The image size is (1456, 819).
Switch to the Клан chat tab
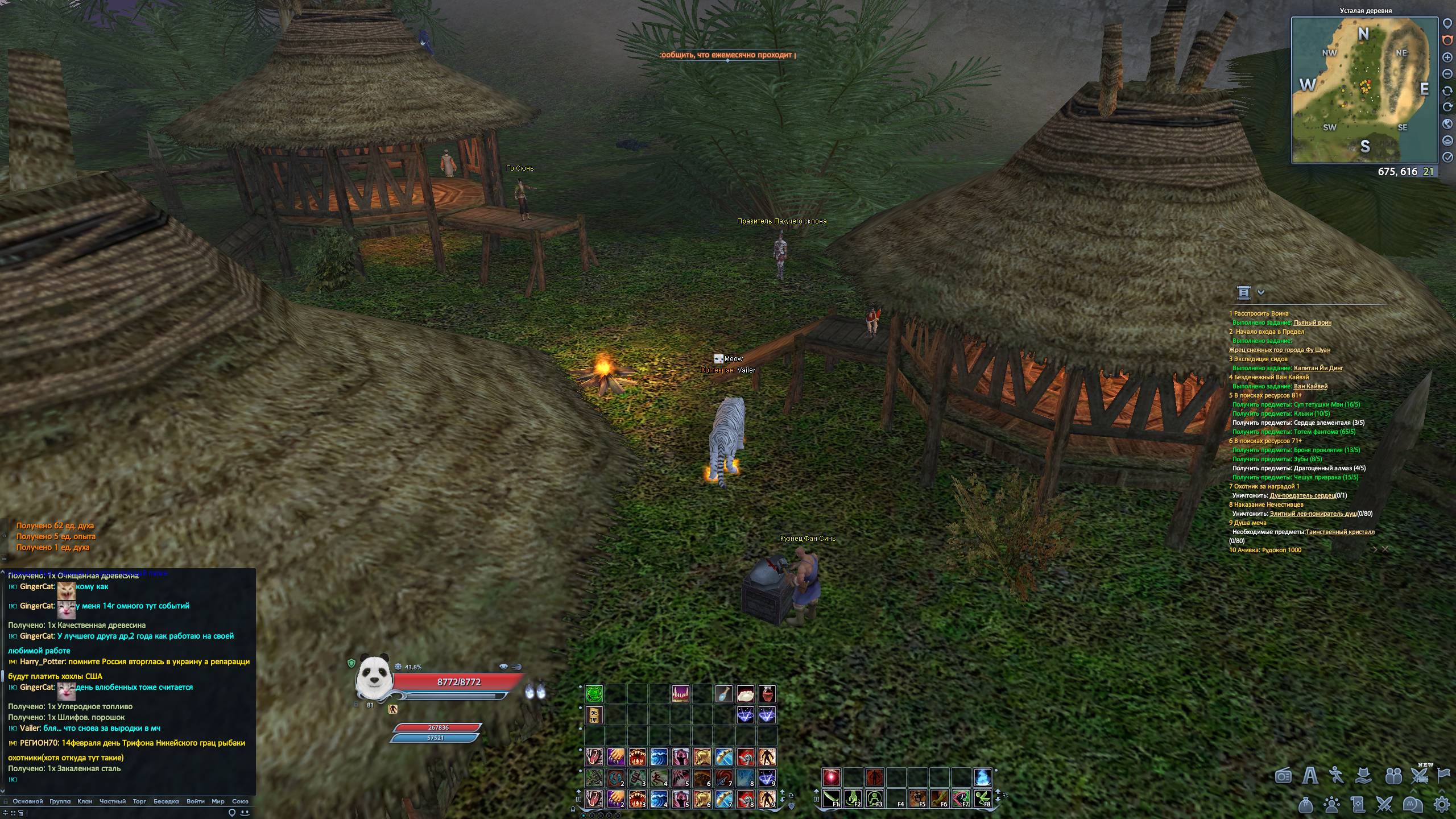85,801
